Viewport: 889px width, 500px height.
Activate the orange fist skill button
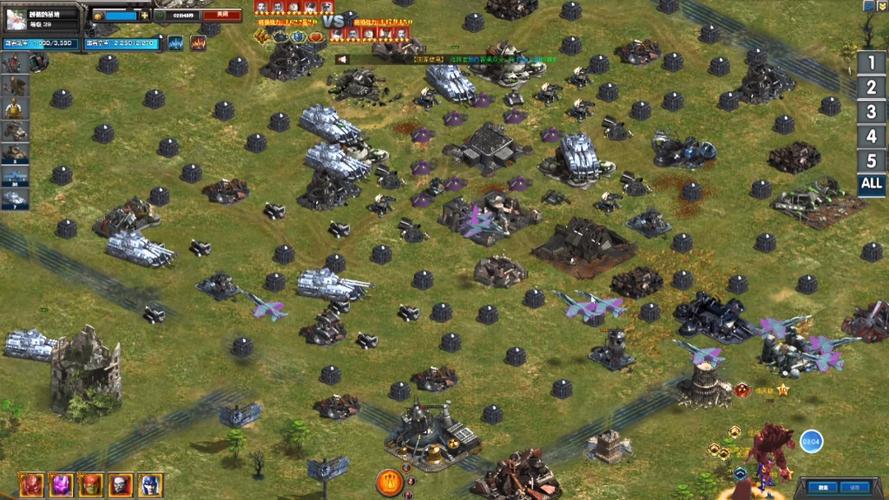pos(388,483)
